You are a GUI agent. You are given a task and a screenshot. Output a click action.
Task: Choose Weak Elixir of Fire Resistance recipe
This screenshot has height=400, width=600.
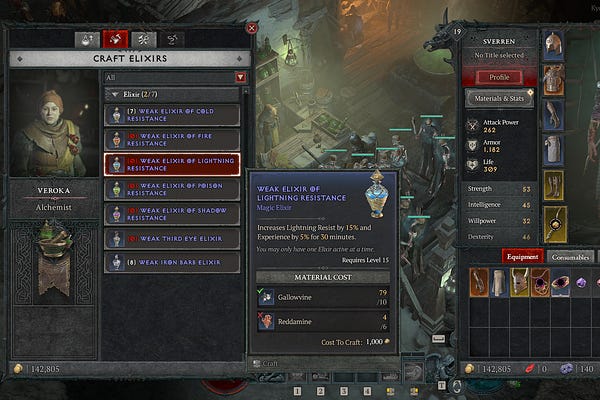coord(172,140)
